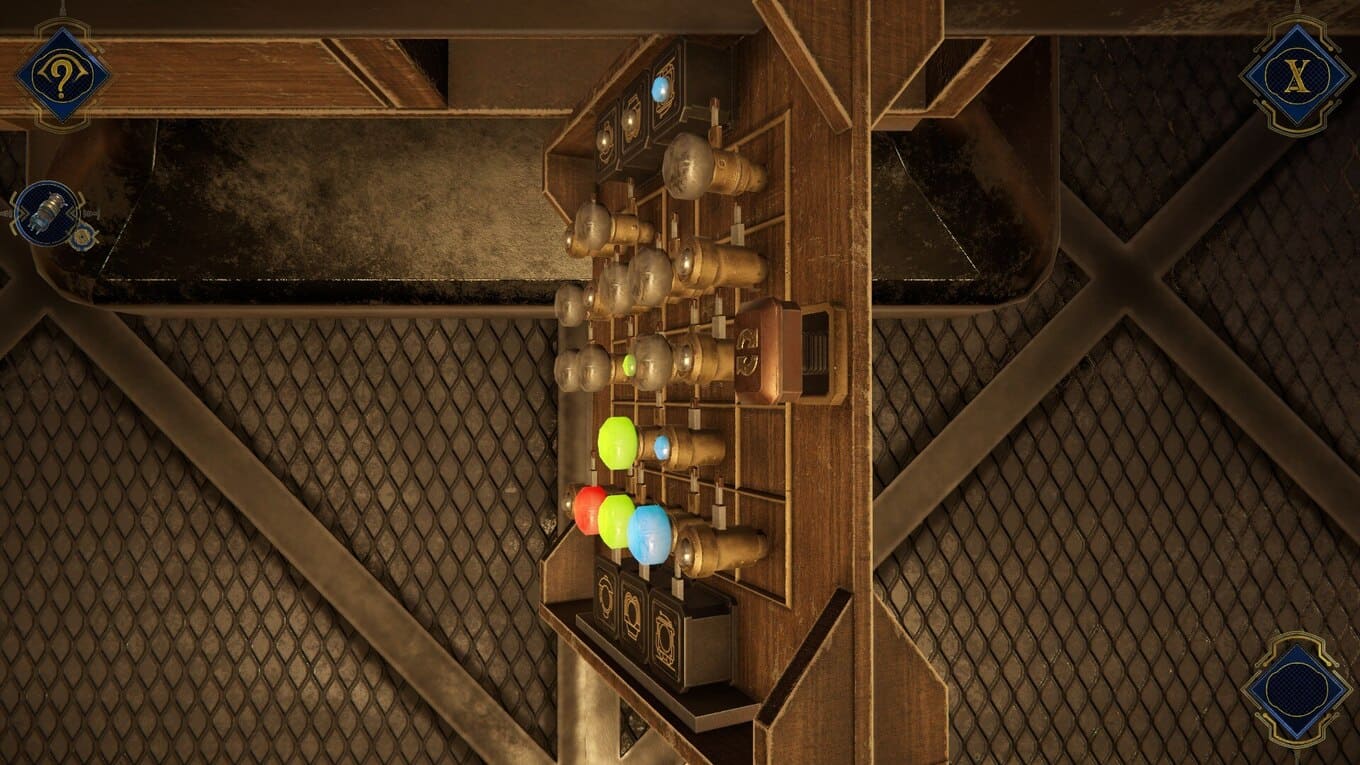Open the question mark hint button
1360x765 pixels.
[61, 76]
